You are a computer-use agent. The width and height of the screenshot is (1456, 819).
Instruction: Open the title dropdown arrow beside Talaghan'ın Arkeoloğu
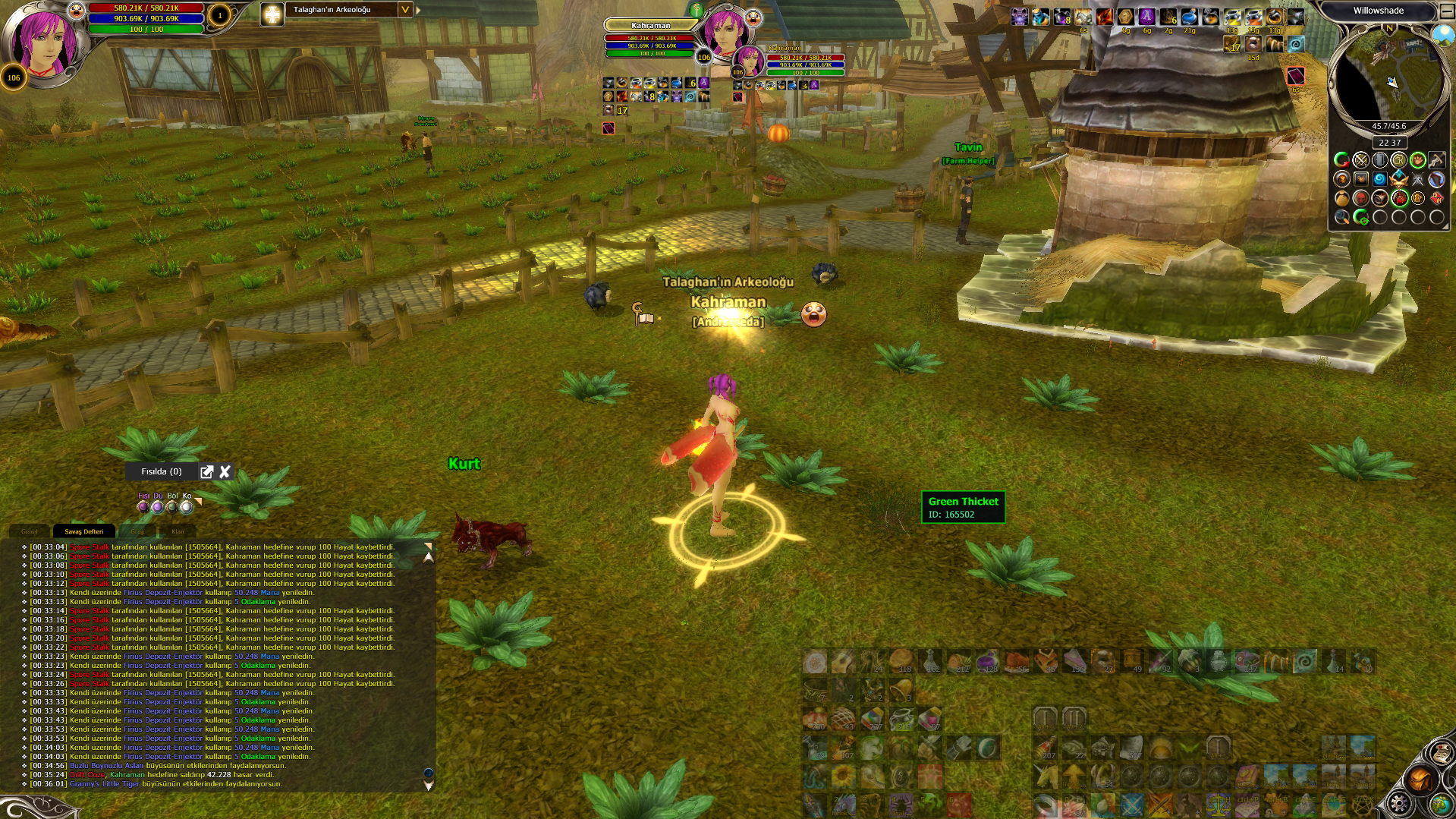tap(405, 10)
